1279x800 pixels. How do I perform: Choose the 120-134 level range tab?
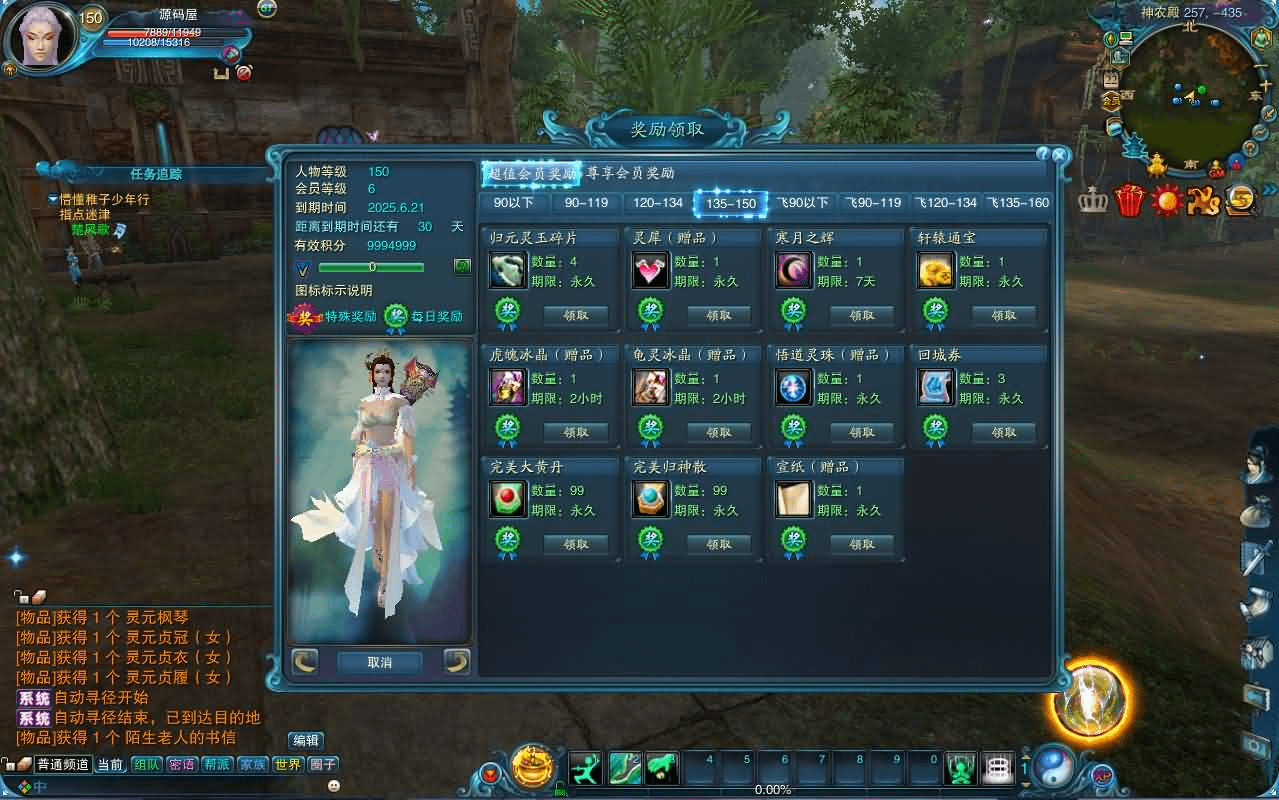[658, 203]
